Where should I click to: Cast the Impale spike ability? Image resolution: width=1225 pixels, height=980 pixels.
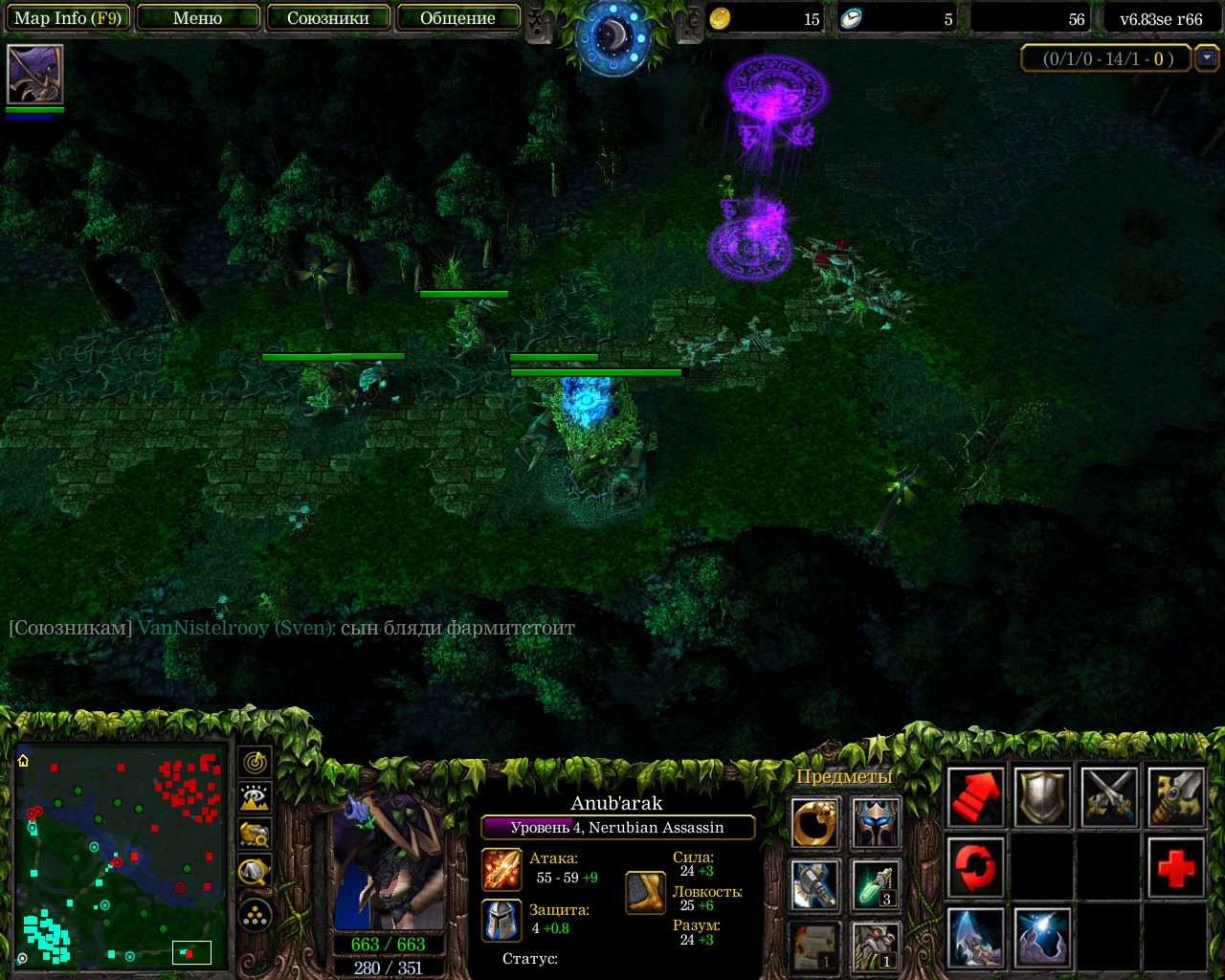975,938
